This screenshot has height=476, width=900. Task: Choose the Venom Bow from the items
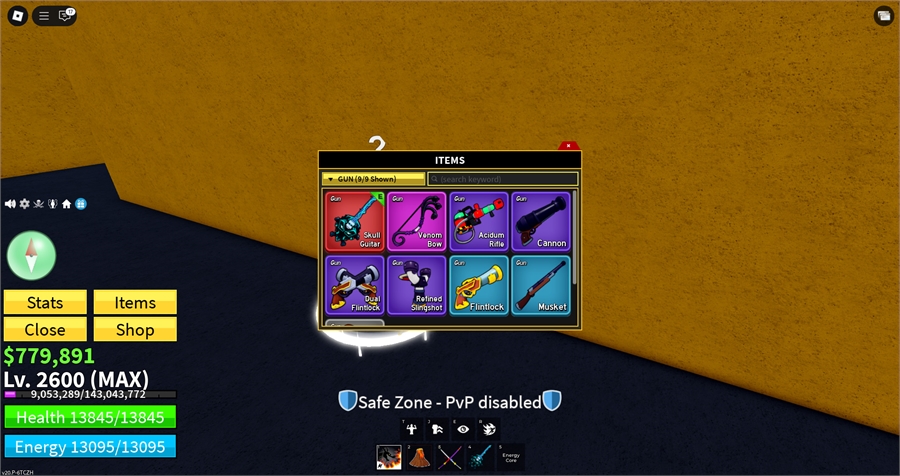(x=416, y=221)
